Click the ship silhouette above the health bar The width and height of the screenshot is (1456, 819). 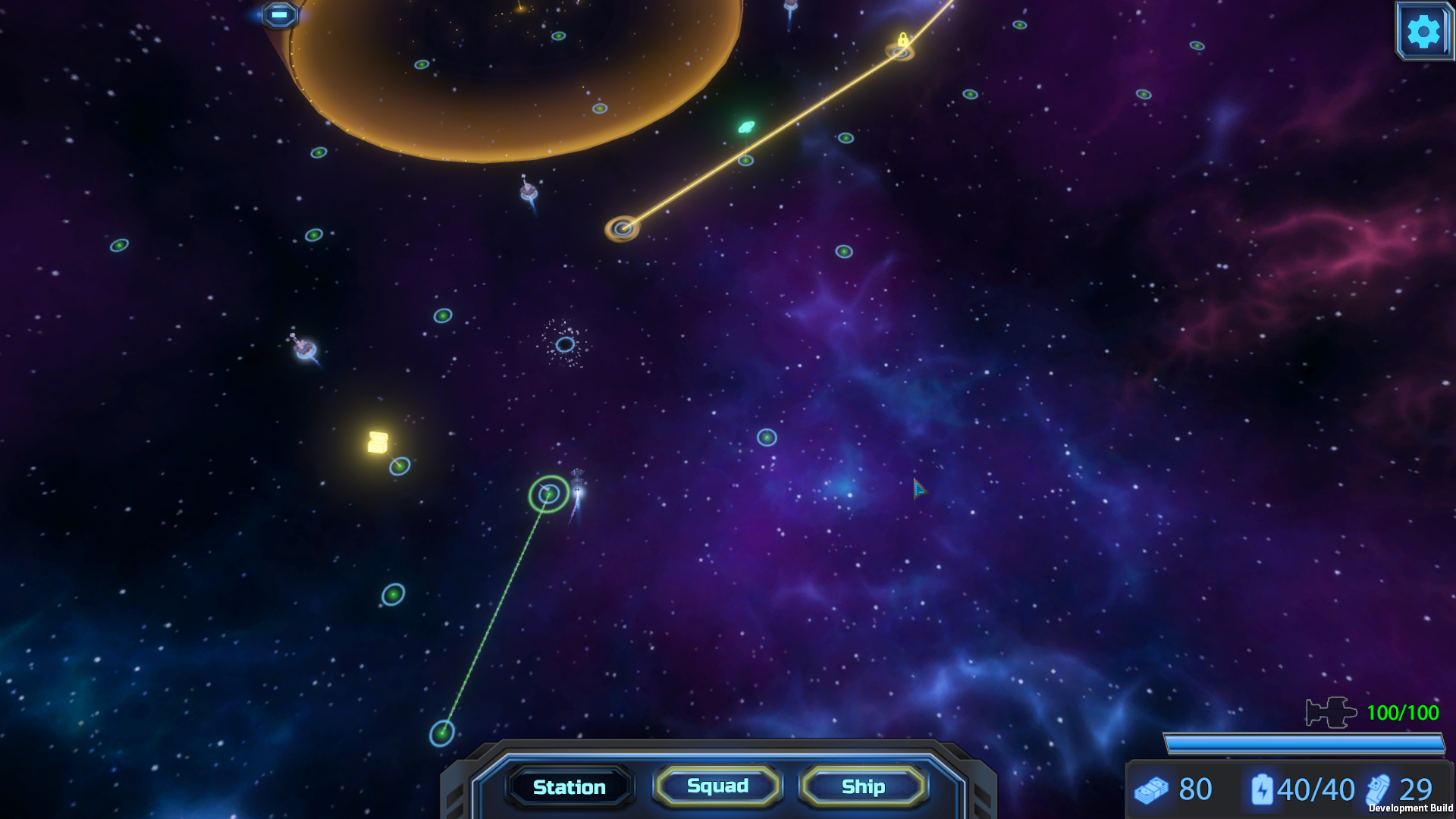click(1332, 714)
